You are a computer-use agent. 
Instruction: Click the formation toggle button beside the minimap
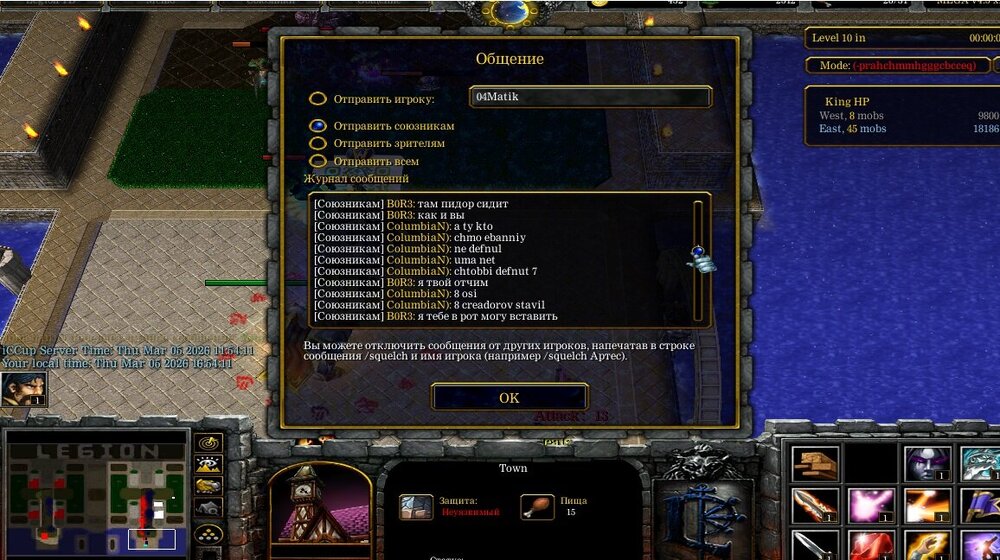(208, 534)
